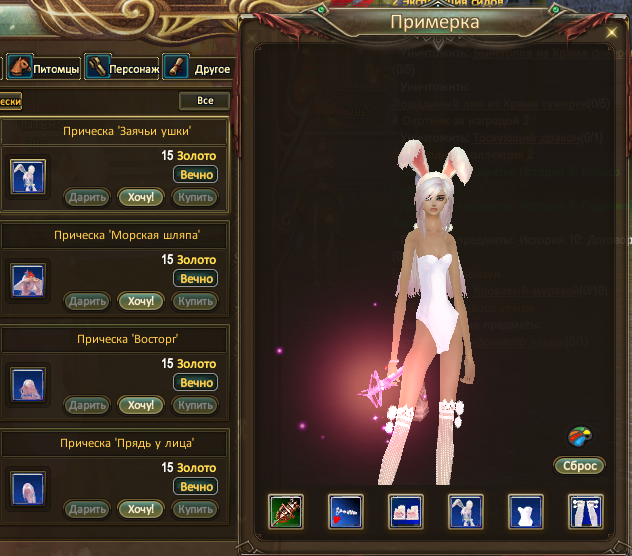This screenshot has height=556, width=632.
Task: Select the 'Морская шляпа' item thumbnail
Action: click(x=27, y=280)
